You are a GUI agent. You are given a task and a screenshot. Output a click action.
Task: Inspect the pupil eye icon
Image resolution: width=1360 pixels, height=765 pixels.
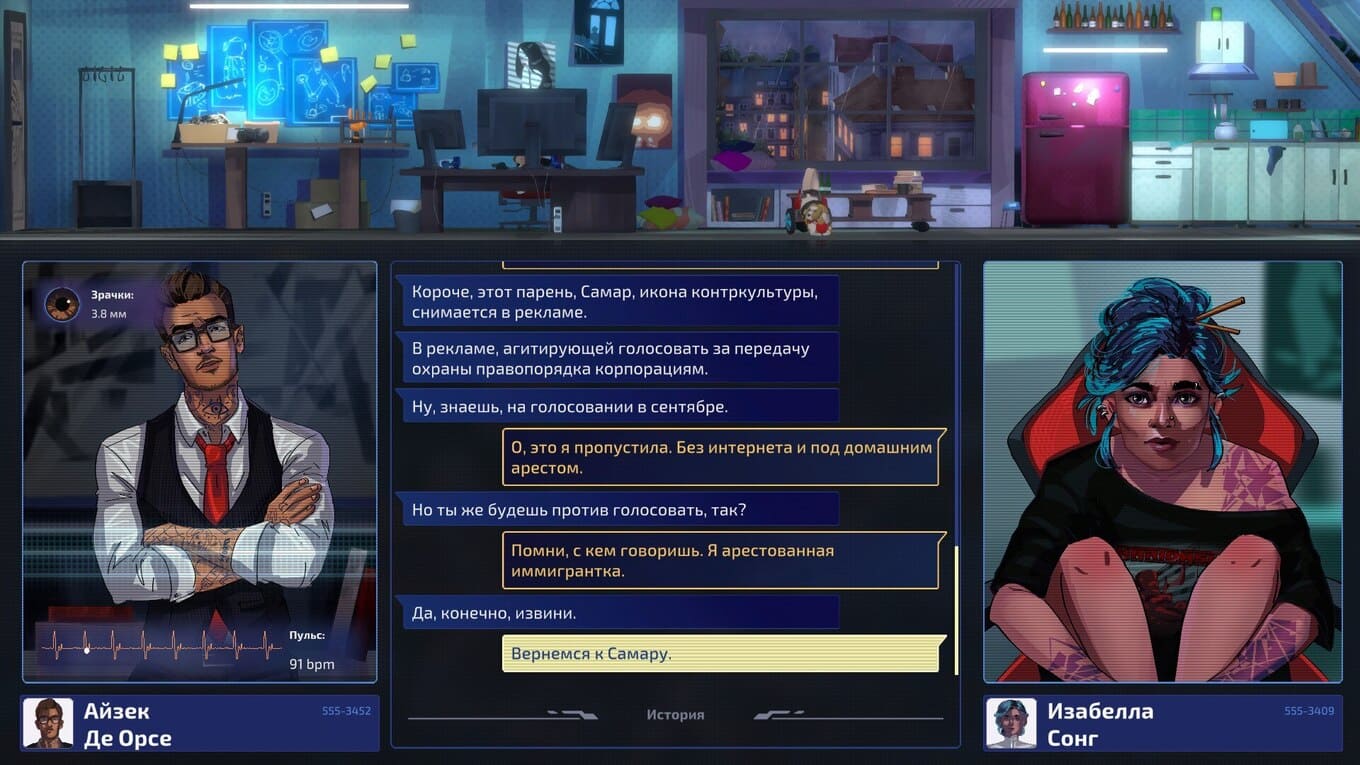(63, 304)
